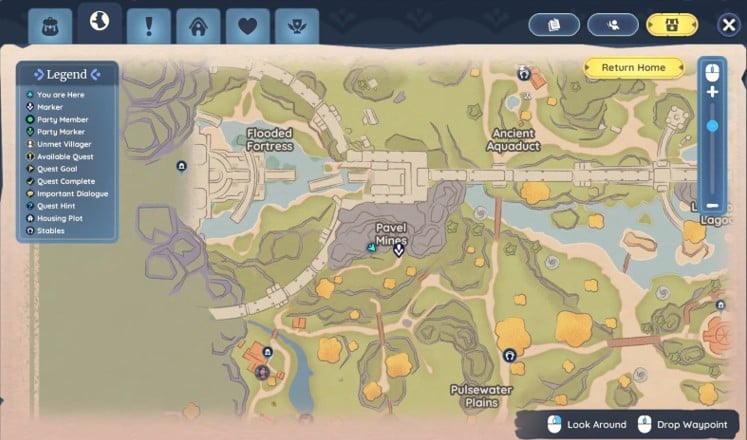Grab the map zoom slider handle
The width and height of the screenshot is (747, 440).
[x=712, y=126]
